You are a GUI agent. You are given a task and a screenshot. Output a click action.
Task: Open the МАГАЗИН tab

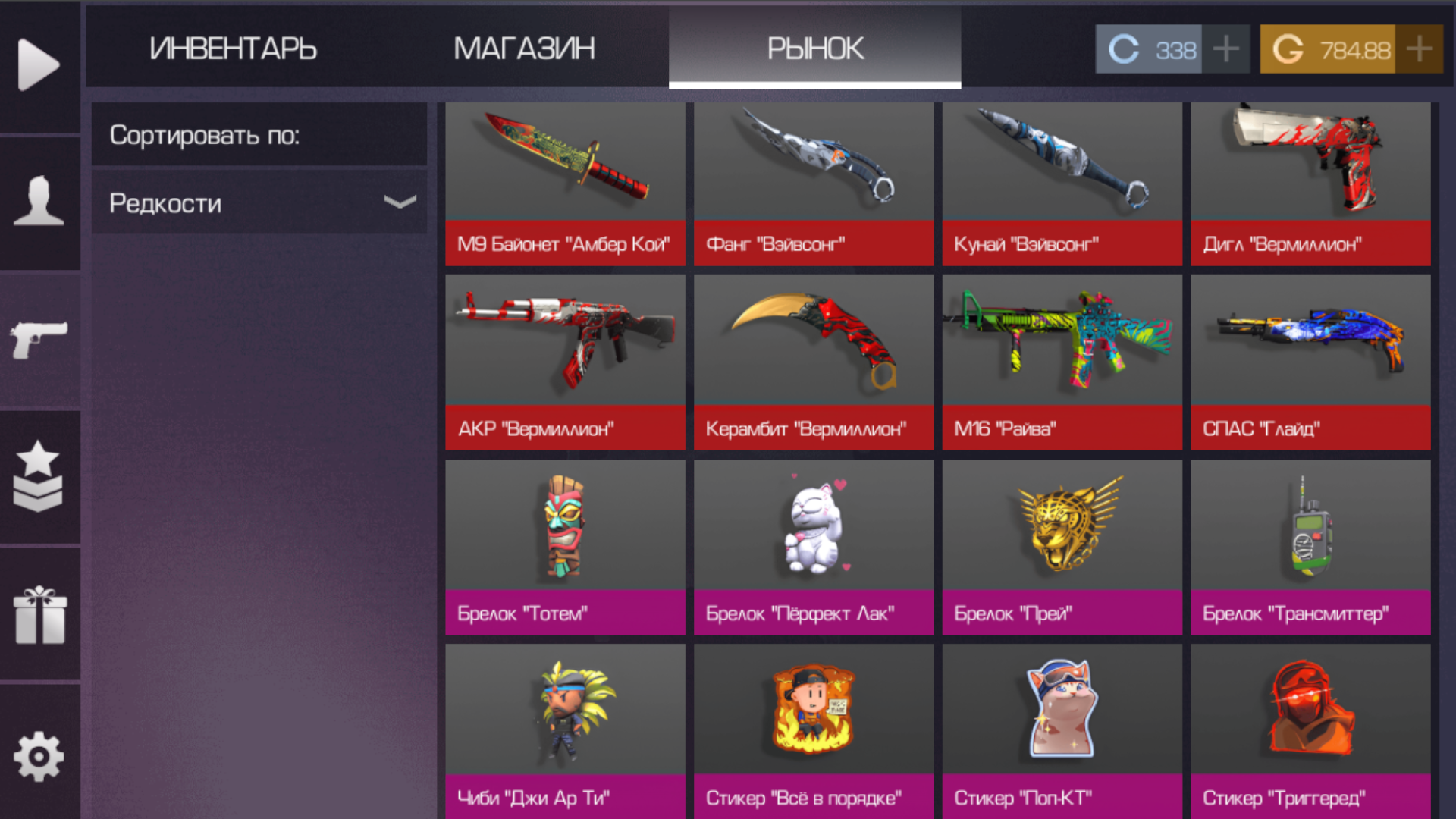click(x=524, y=49)
